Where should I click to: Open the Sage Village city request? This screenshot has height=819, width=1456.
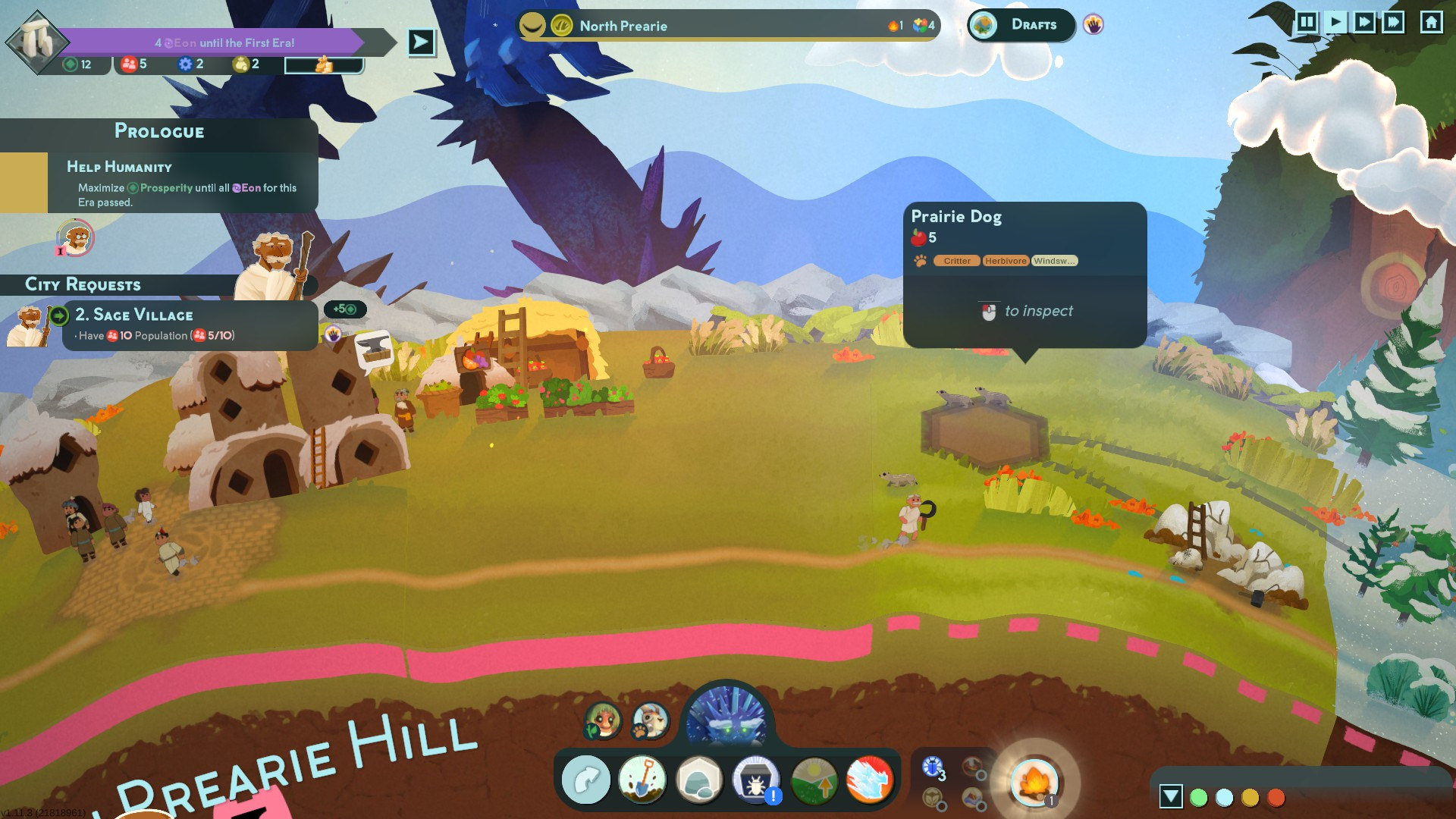tap(190, 325)
